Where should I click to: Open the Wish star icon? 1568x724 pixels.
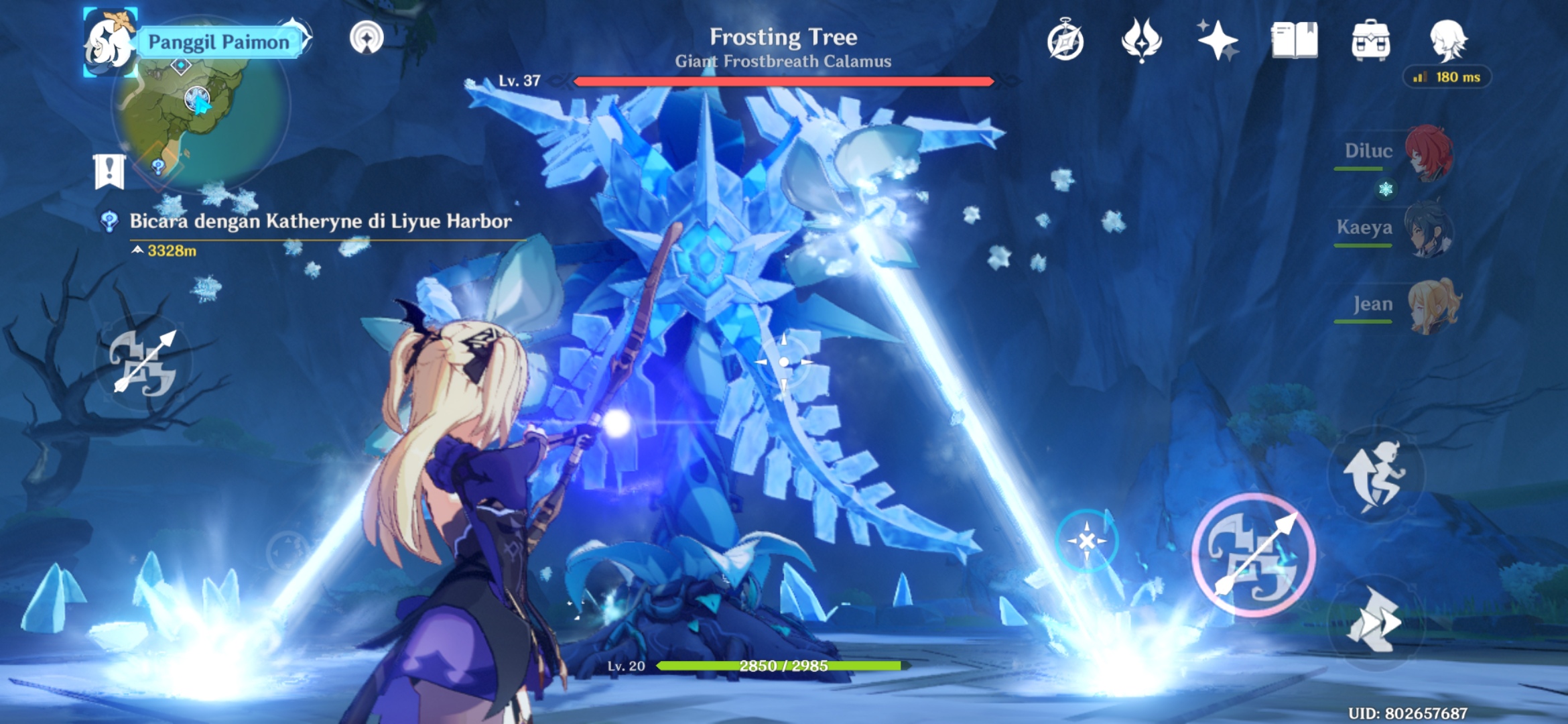click(x=1218, y=40)
